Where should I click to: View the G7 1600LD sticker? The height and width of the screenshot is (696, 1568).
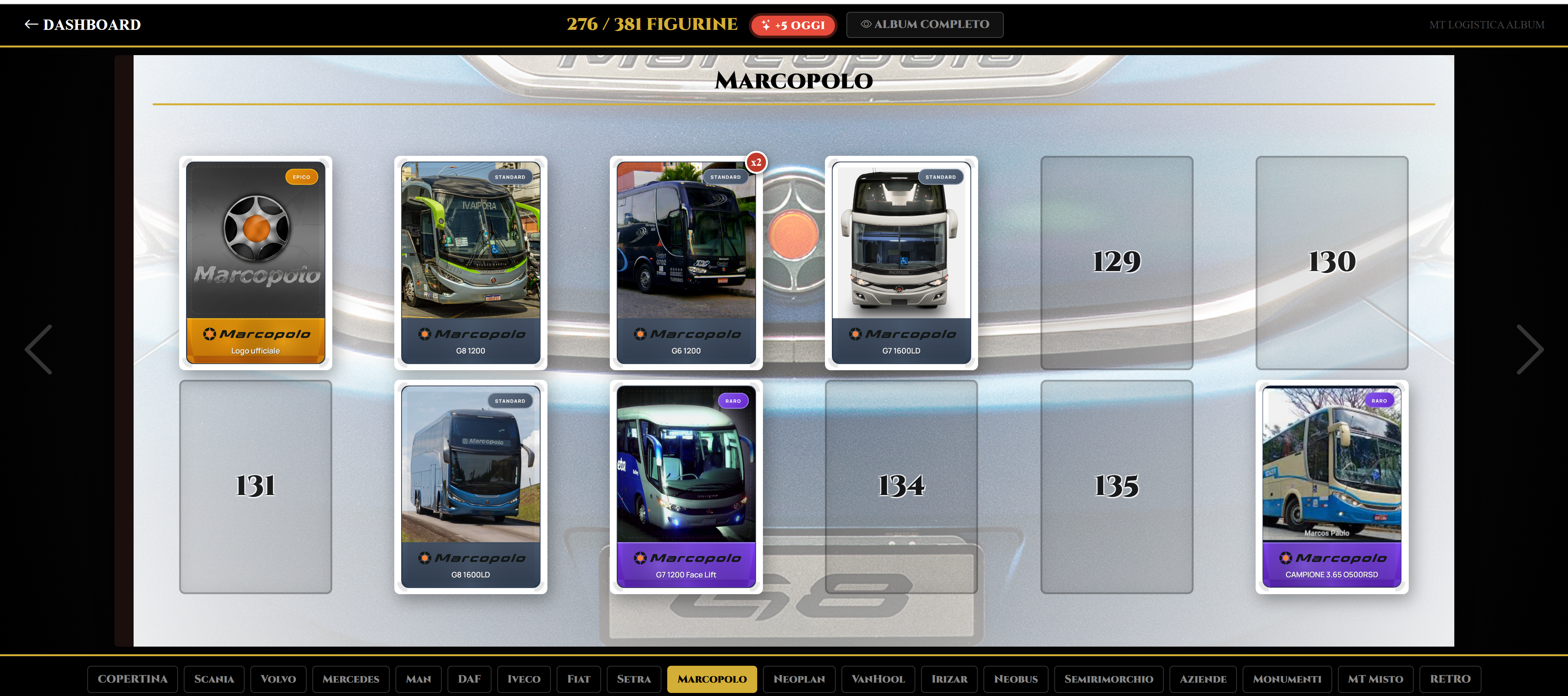click(901, 263)
